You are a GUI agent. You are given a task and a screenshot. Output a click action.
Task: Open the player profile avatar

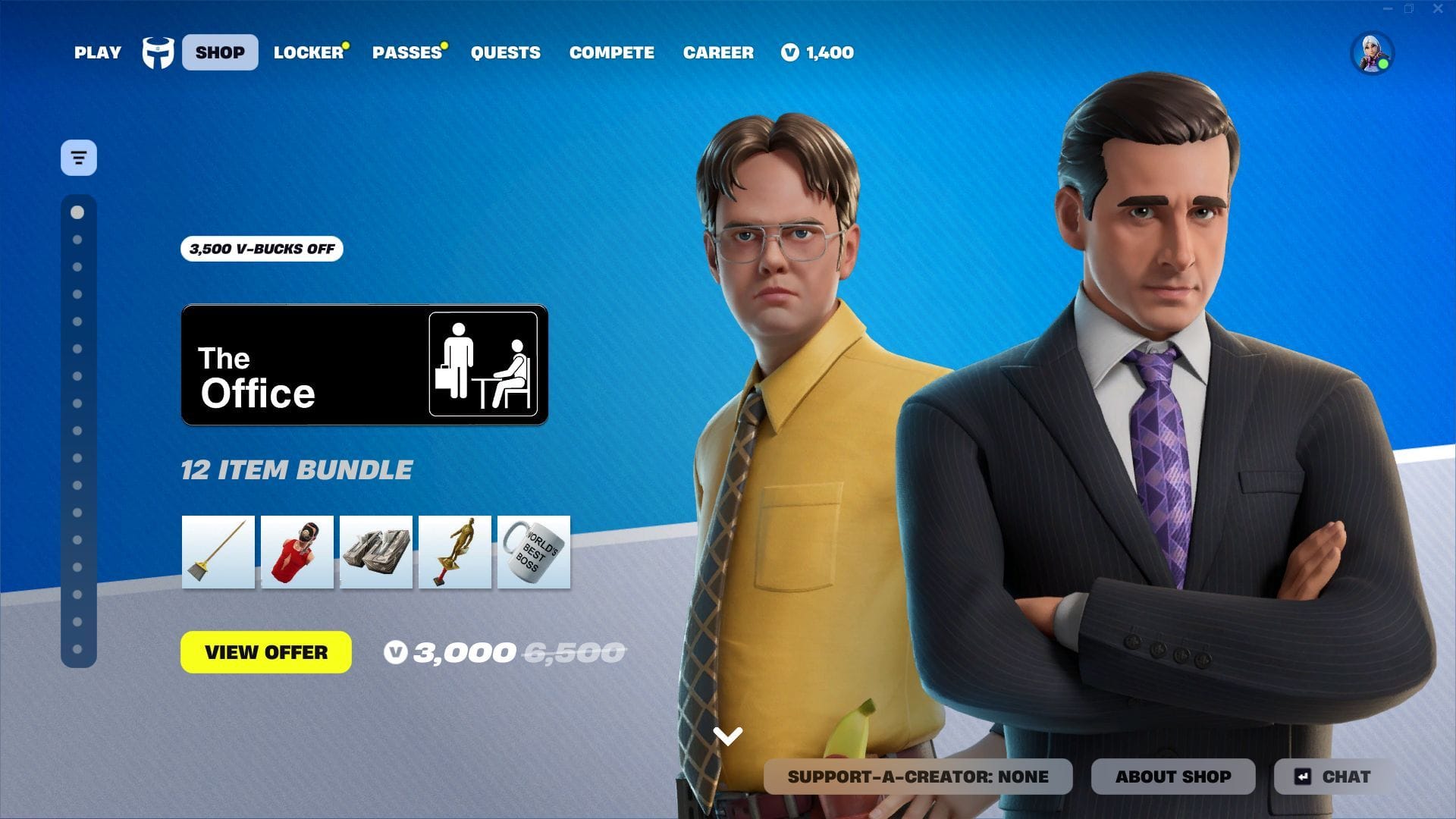coord(1372,53)
